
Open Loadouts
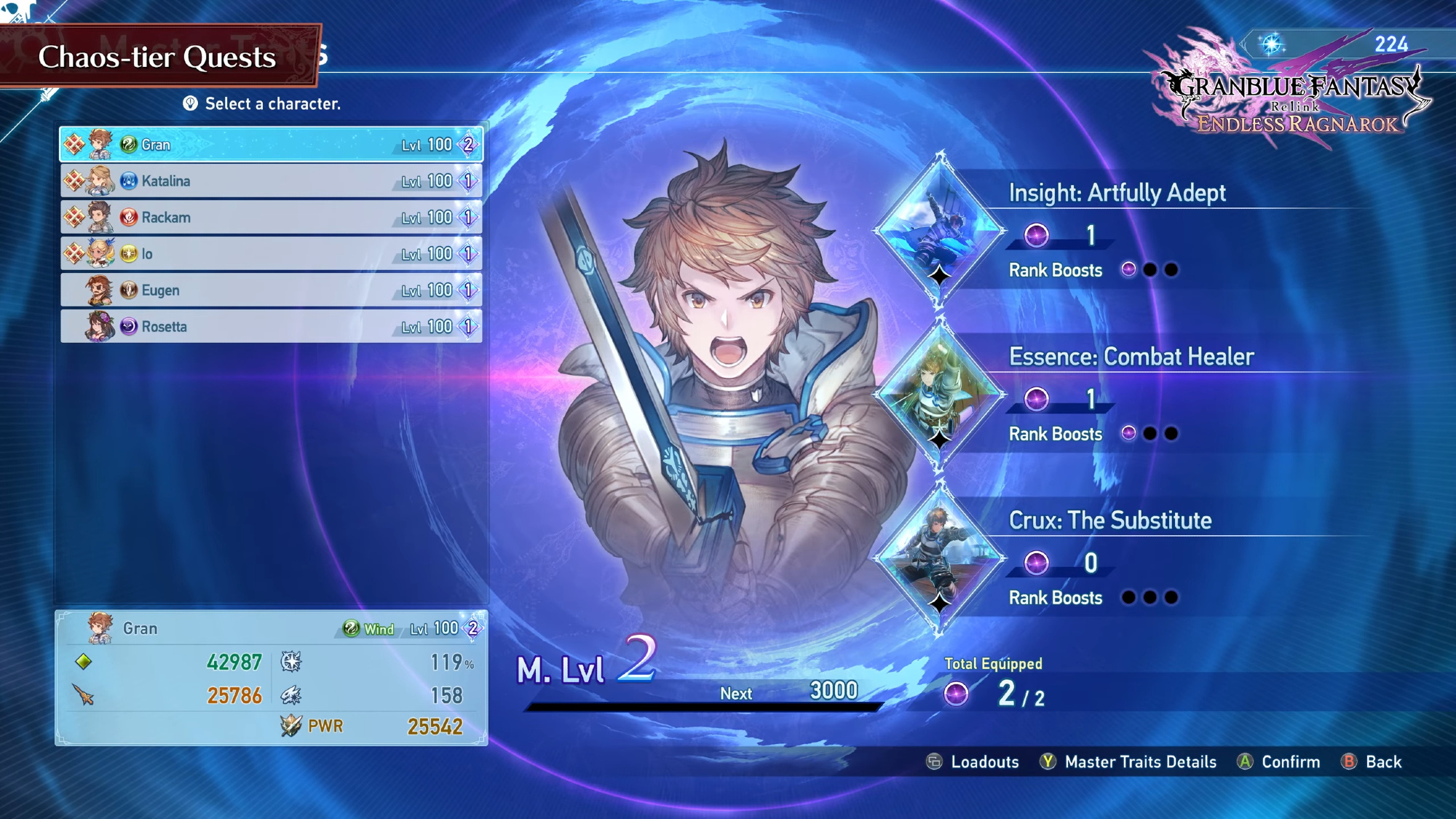(x=973, y=762)
